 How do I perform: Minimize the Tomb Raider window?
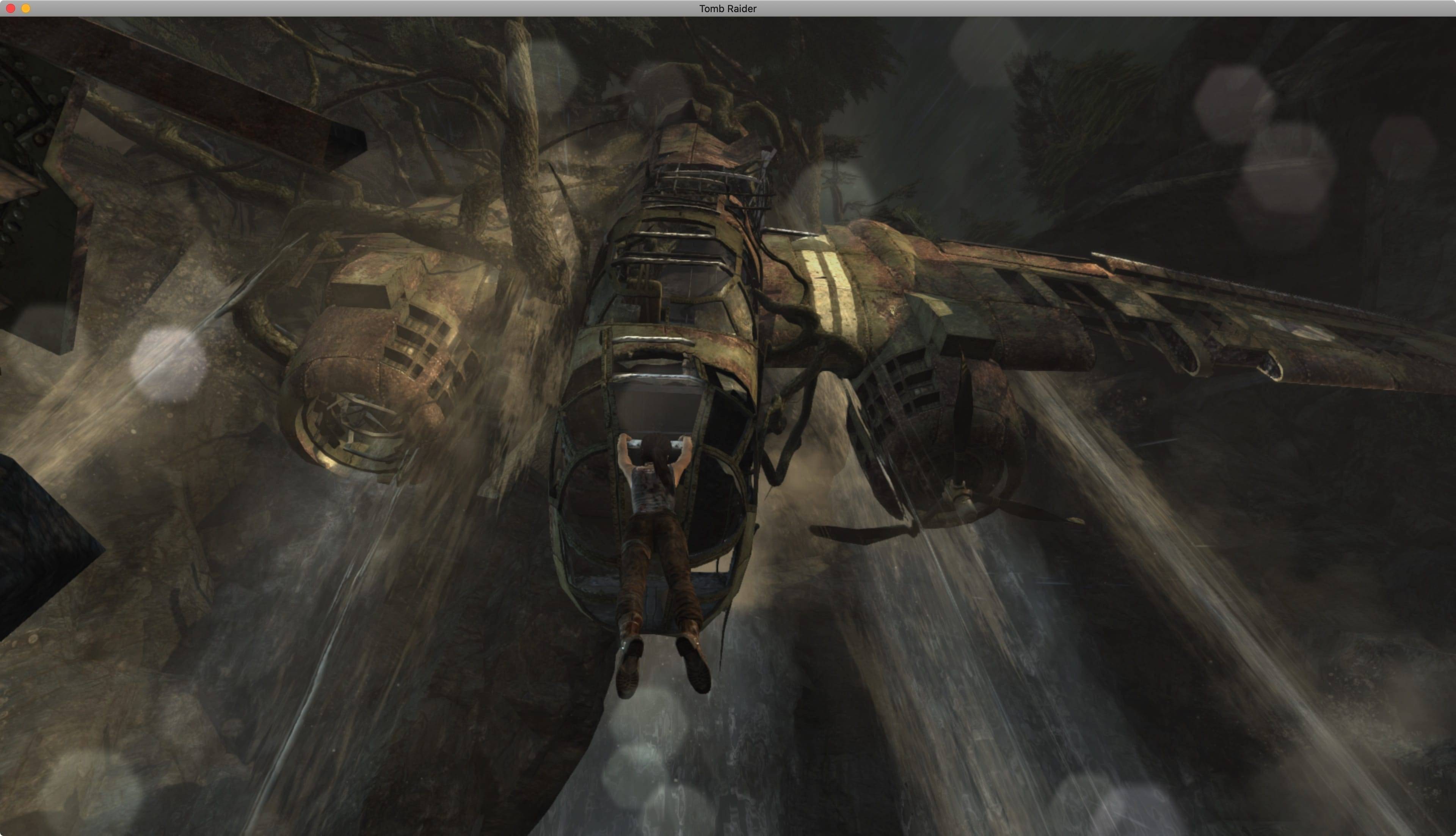(x=26, y=9)
